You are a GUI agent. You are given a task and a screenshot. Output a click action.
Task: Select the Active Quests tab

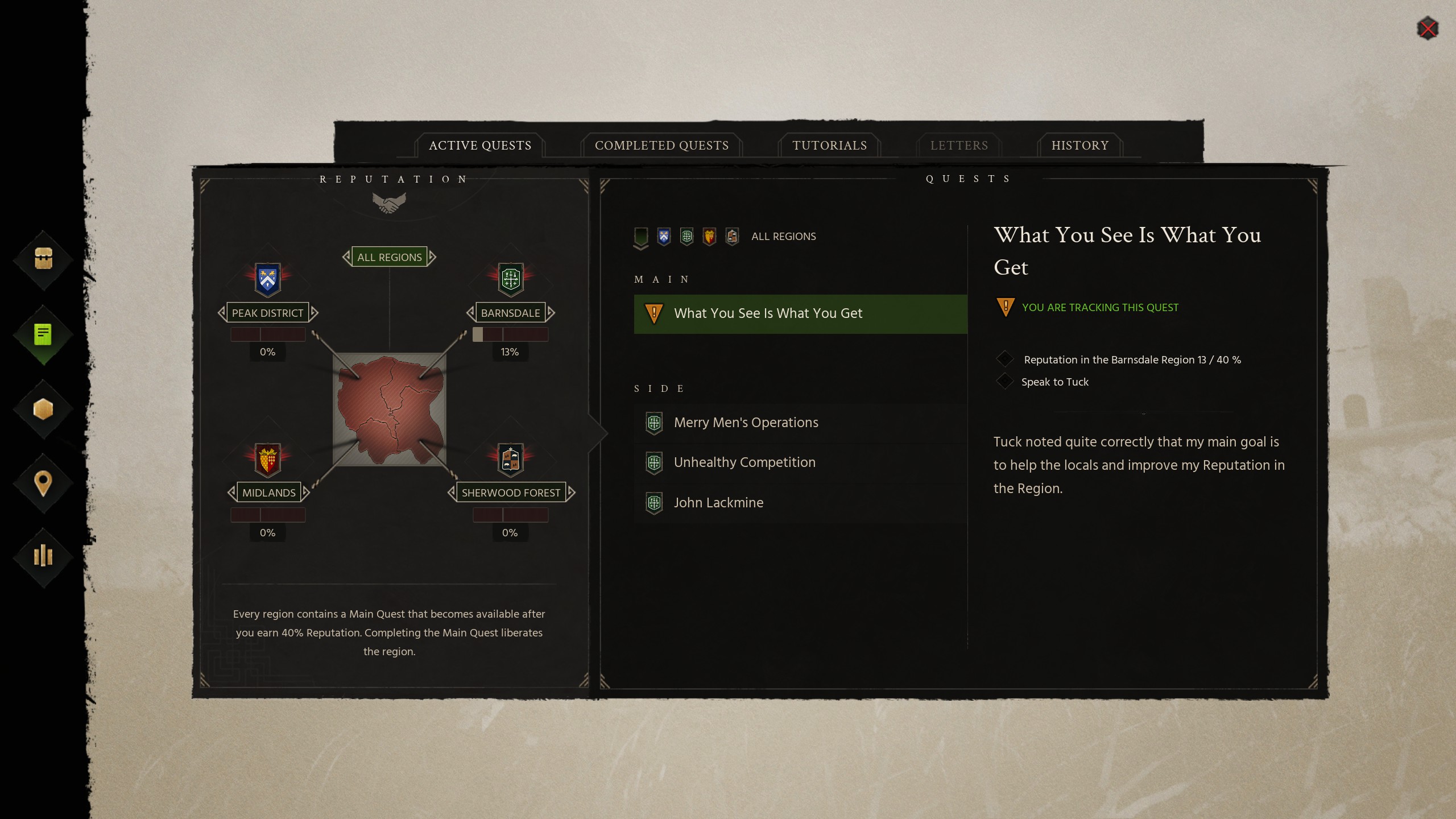tap(480, 146)
